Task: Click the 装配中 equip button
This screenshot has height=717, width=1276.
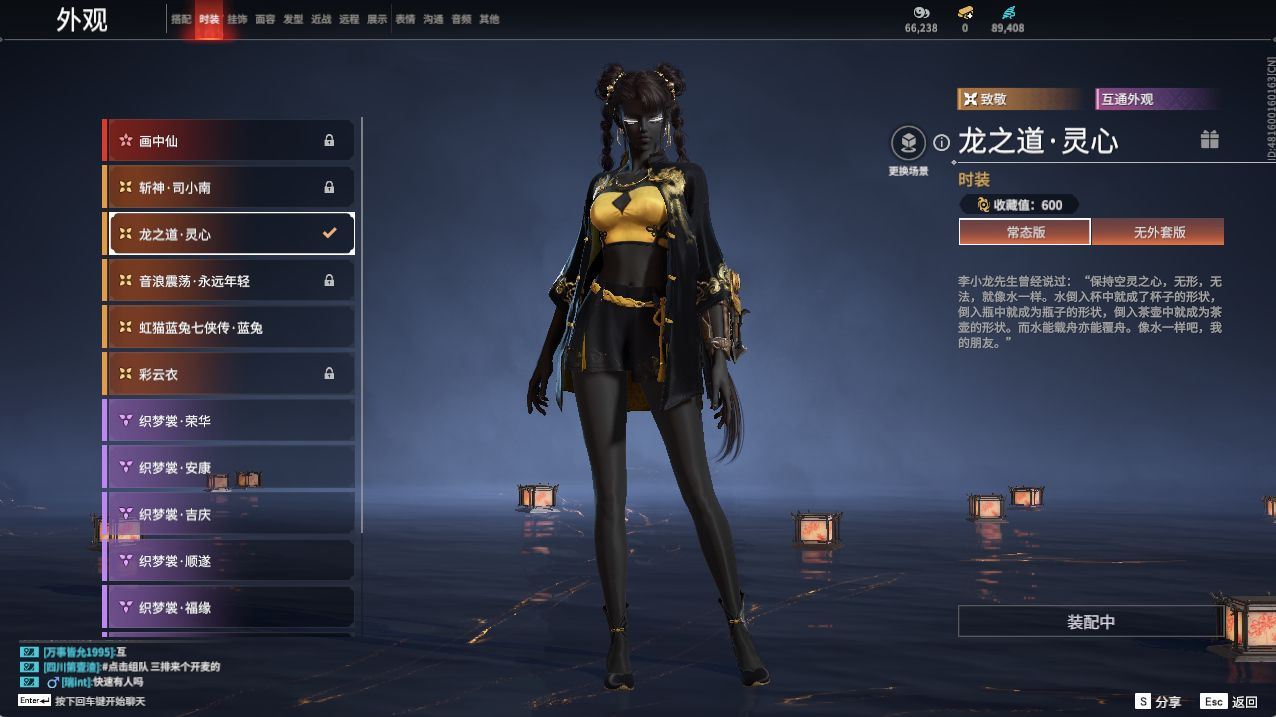Action: coord(1090,622)
